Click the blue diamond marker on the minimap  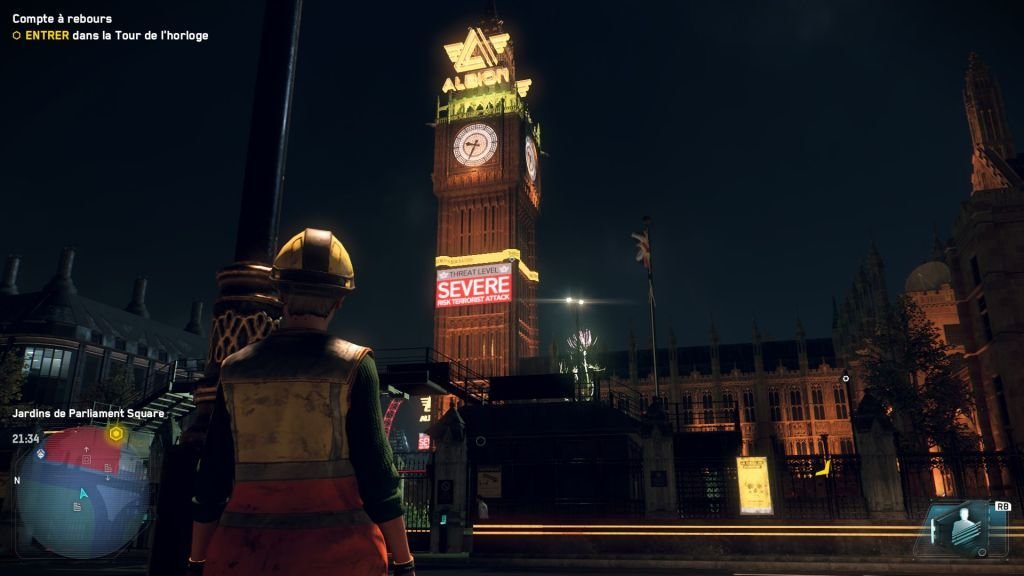(x=41, y=453)
